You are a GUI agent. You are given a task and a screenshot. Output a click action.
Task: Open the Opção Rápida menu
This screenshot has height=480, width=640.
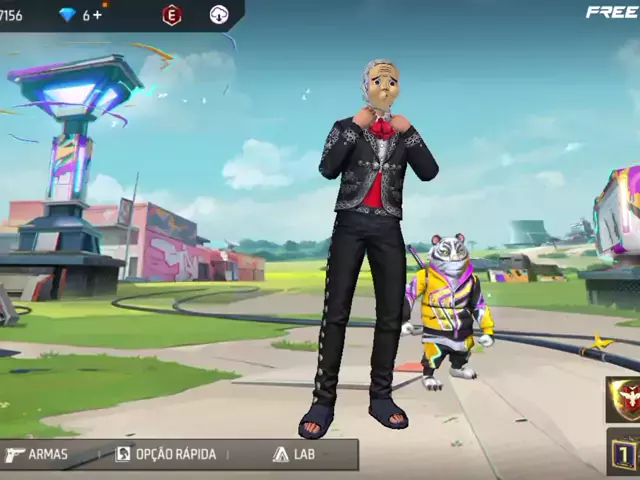point(166,454)
